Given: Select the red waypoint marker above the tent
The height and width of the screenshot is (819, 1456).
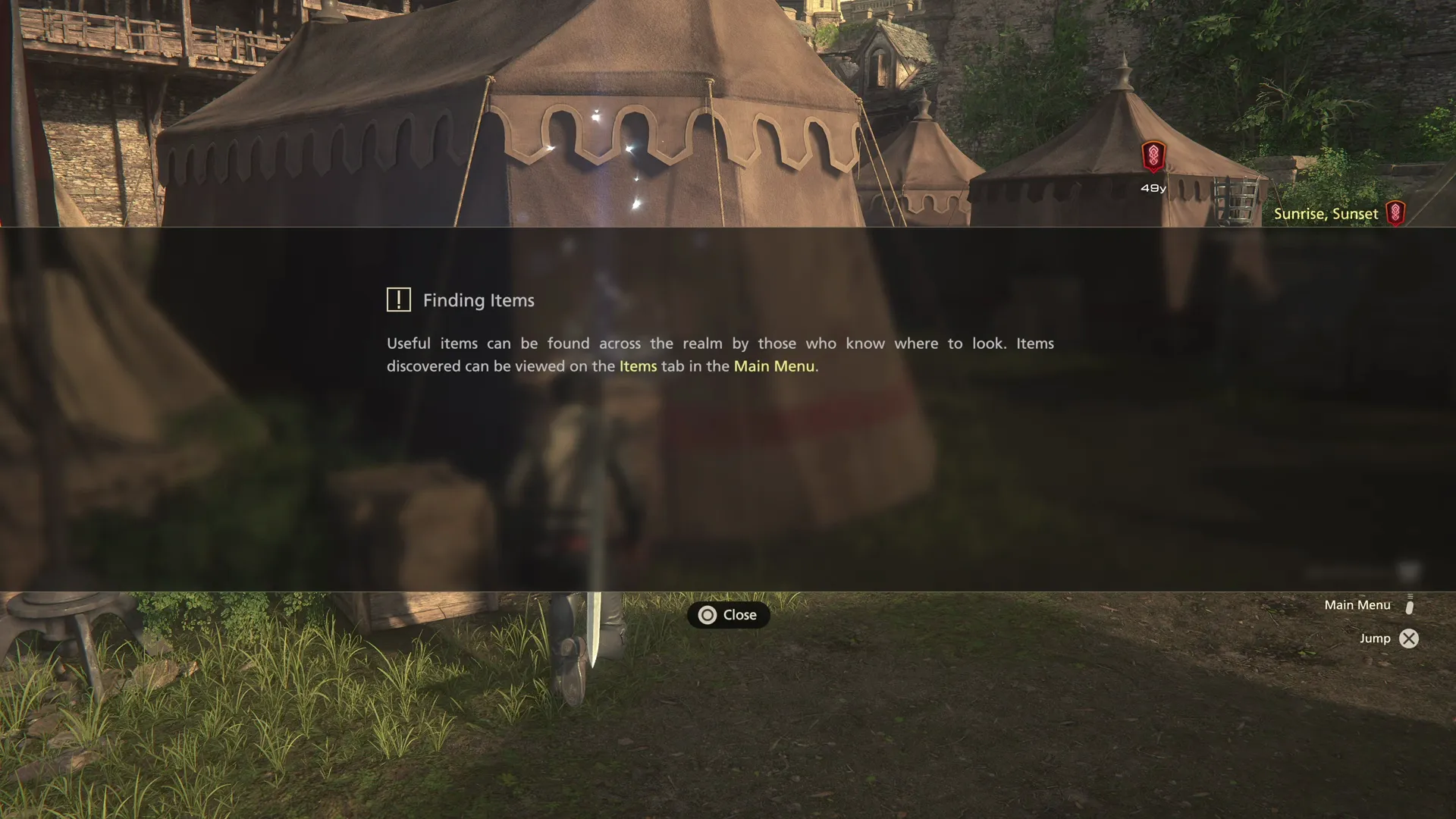Looking at the screenshot, I should click(1153, 155).
